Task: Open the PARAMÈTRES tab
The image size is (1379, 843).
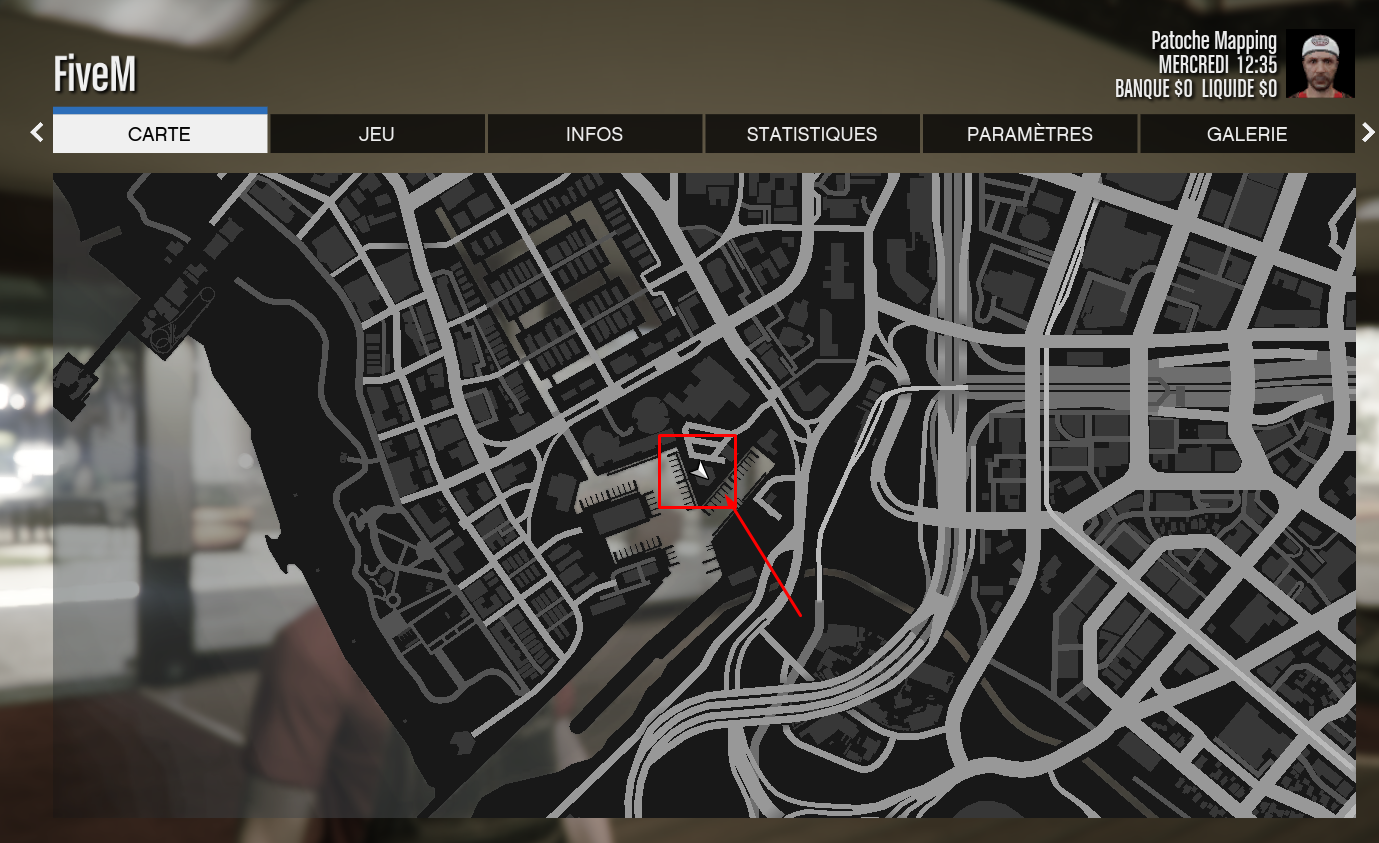Action: point(1030,134)
